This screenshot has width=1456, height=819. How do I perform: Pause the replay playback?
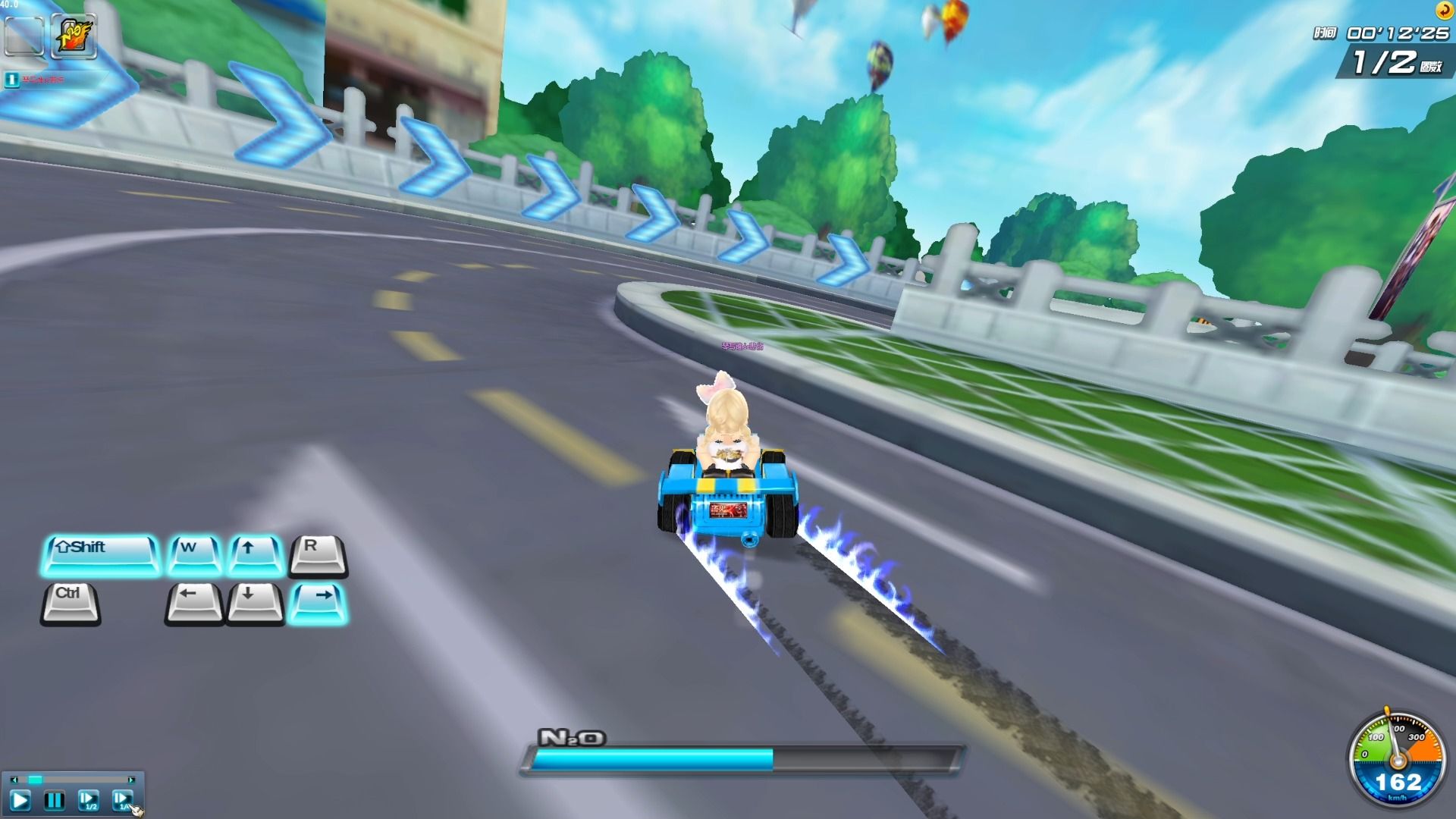[54, 800]
